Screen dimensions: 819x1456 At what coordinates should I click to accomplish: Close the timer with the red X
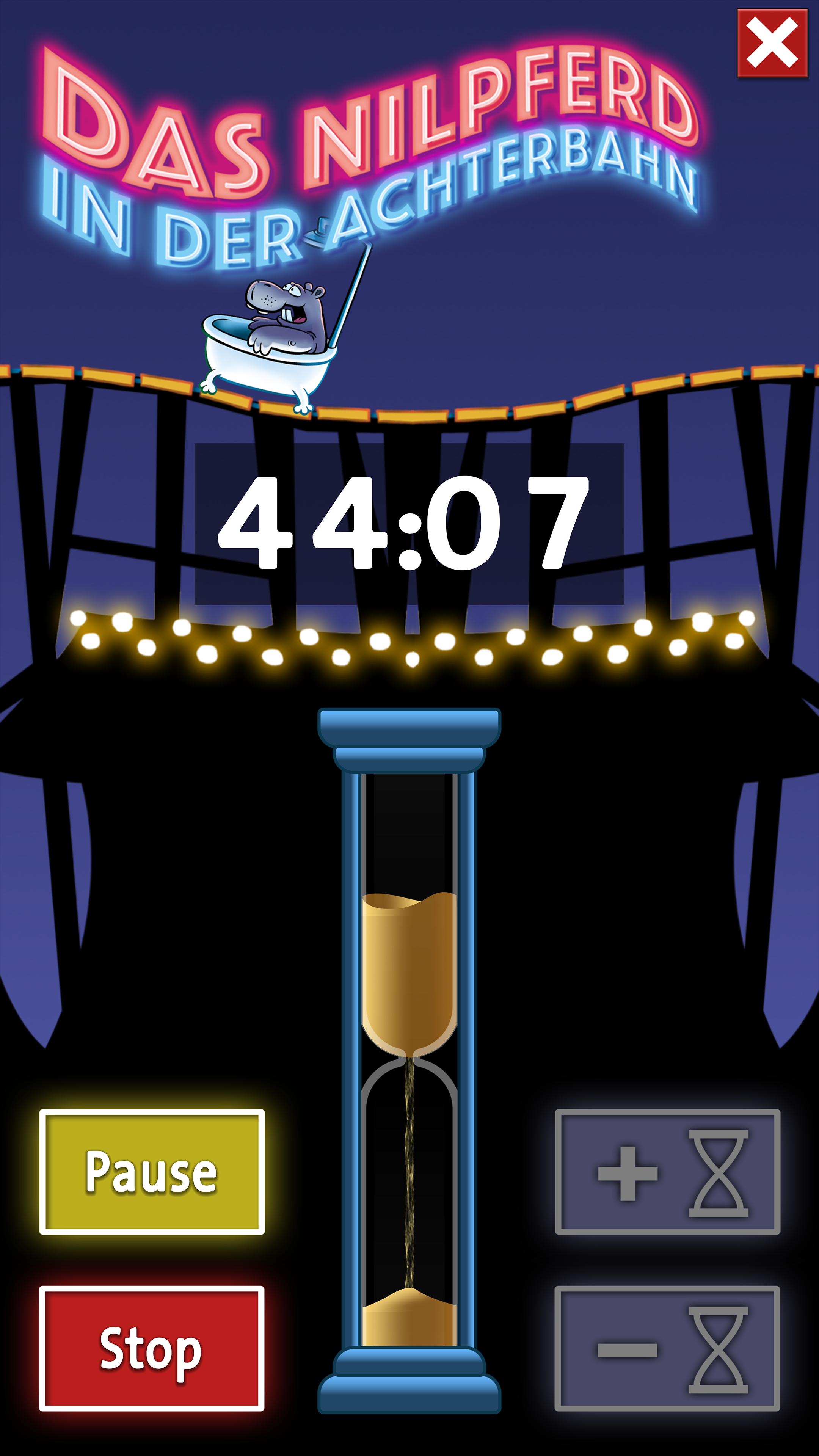coord(772,43)
